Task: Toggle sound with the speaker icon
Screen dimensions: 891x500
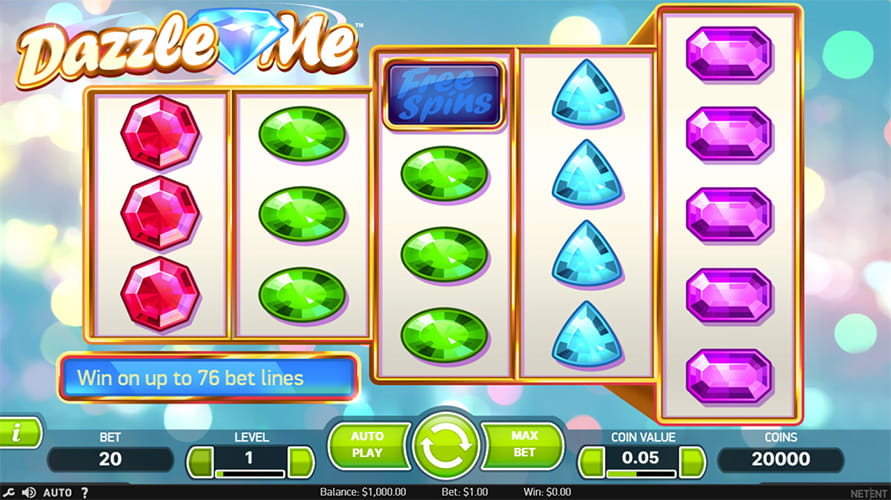Action: (28, 492)
